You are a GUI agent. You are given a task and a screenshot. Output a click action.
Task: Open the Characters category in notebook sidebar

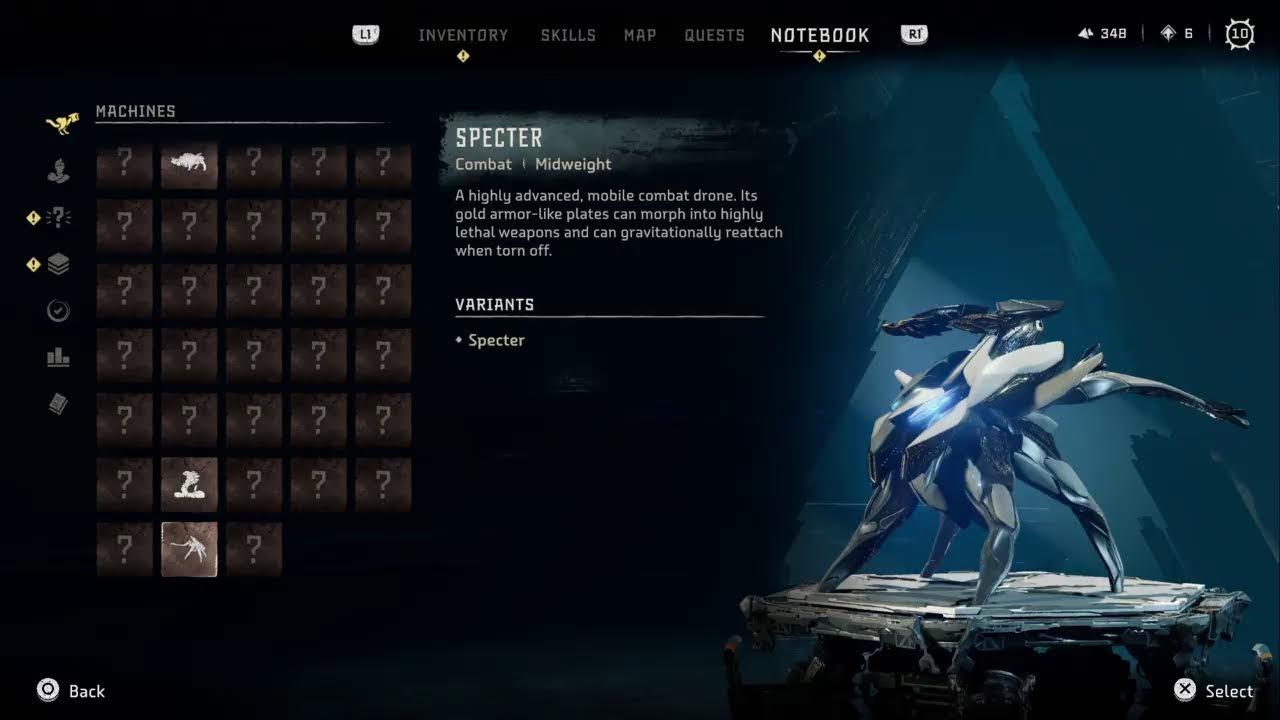tap(59, 171)
